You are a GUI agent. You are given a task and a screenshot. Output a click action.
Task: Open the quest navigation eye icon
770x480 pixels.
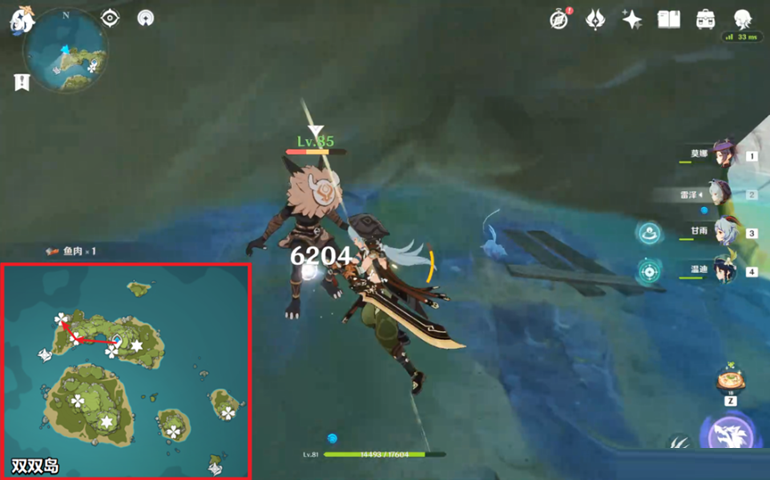(110, 18)
